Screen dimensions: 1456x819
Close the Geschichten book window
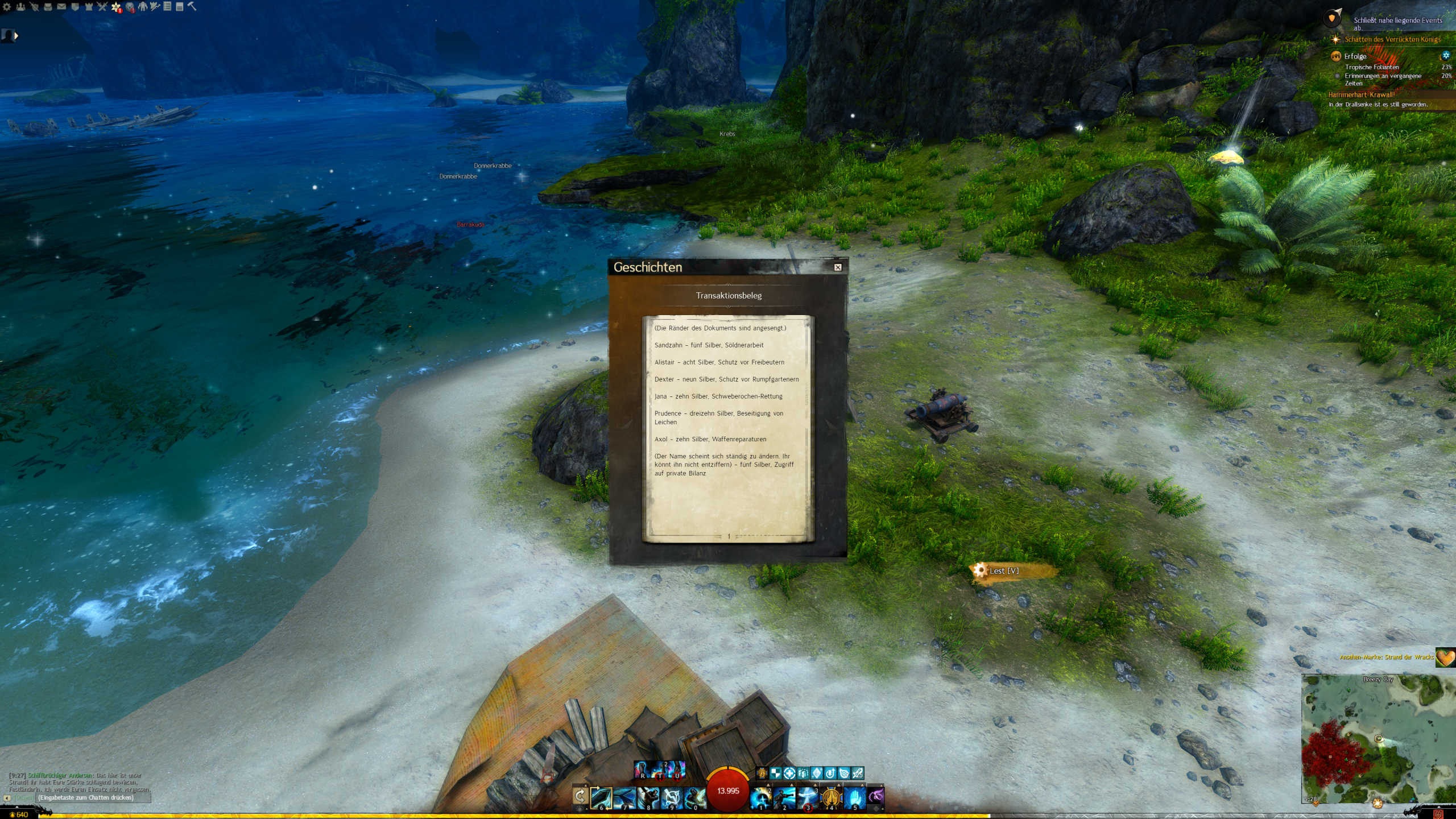point(838,267)
